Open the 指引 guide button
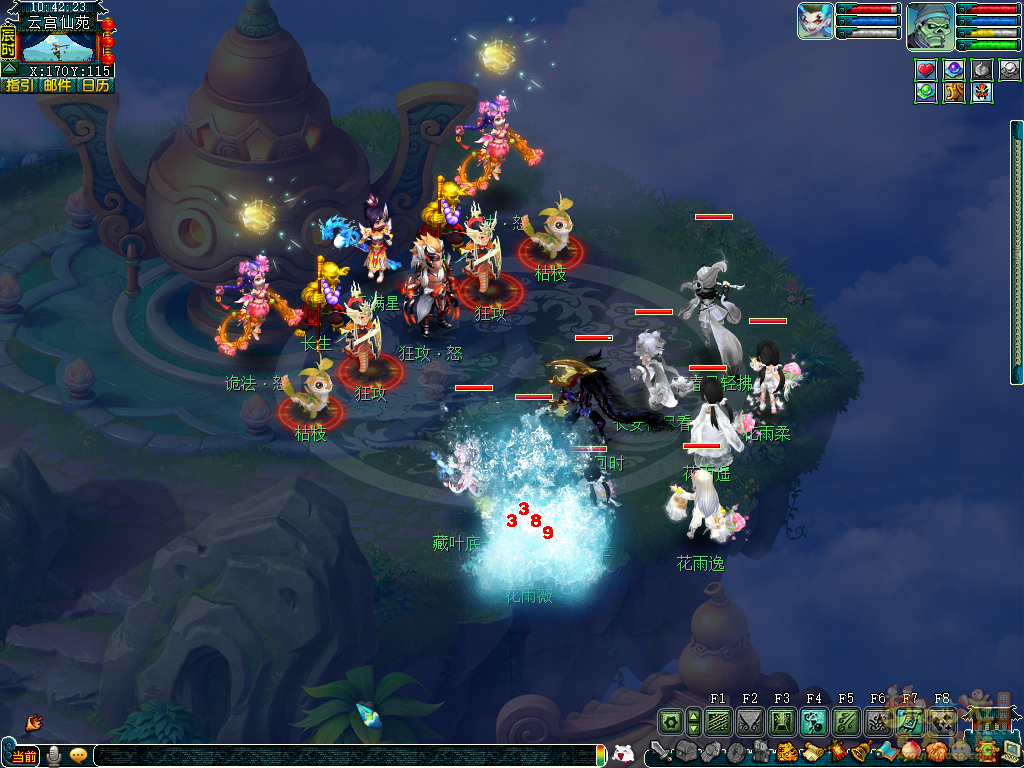1024x768 pixels. pyautogui.click(x=18, y=86)
